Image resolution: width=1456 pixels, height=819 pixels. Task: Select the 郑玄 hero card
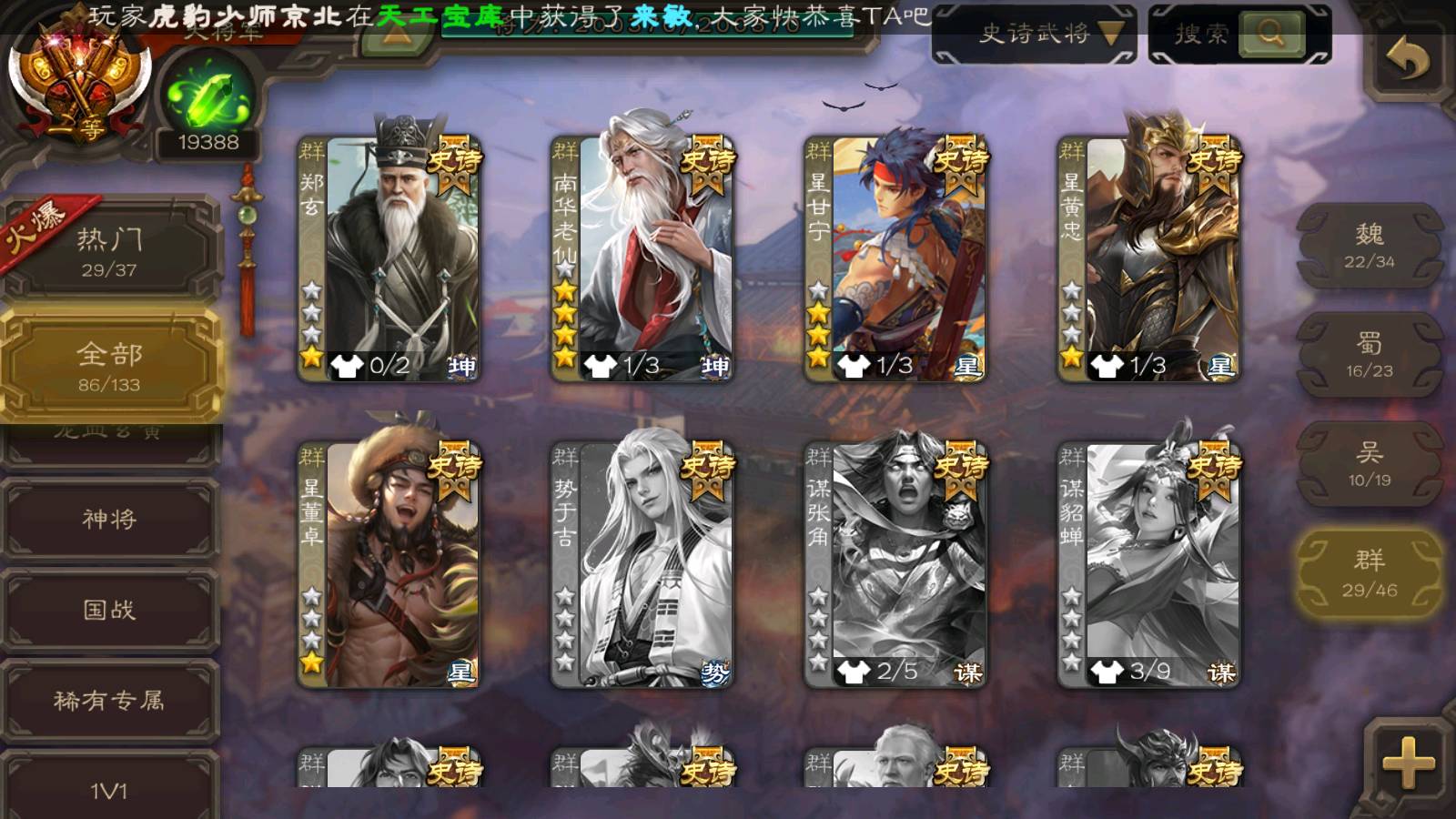click(x=389, y=259)
